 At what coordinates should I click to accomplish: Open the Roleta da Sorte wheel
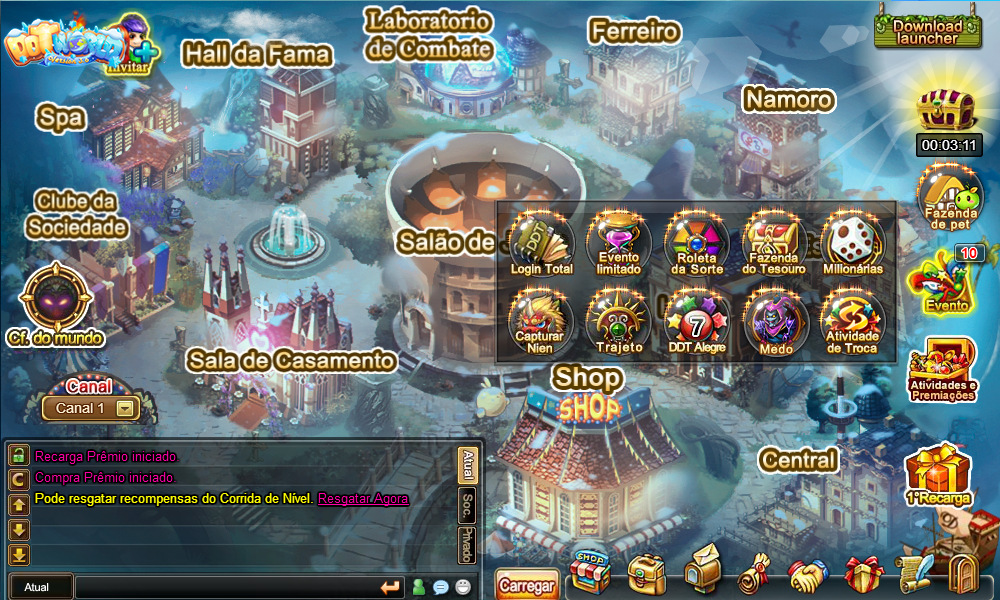point(697,242)
